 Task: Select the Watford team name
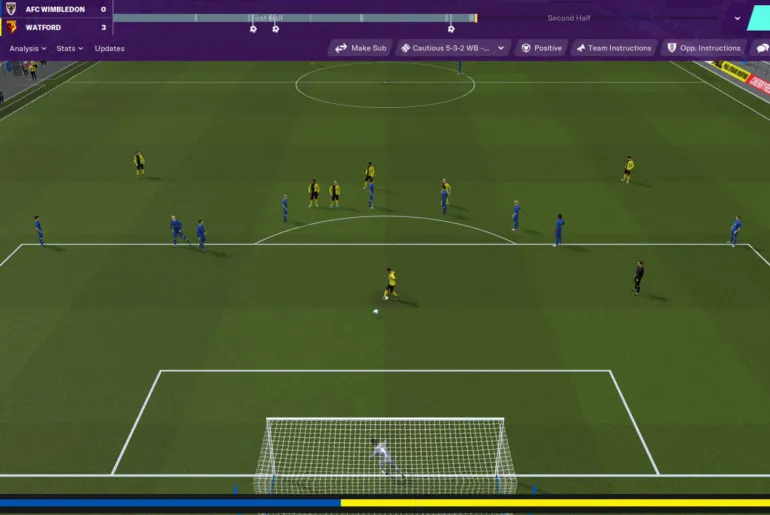[x=43, y=27]
